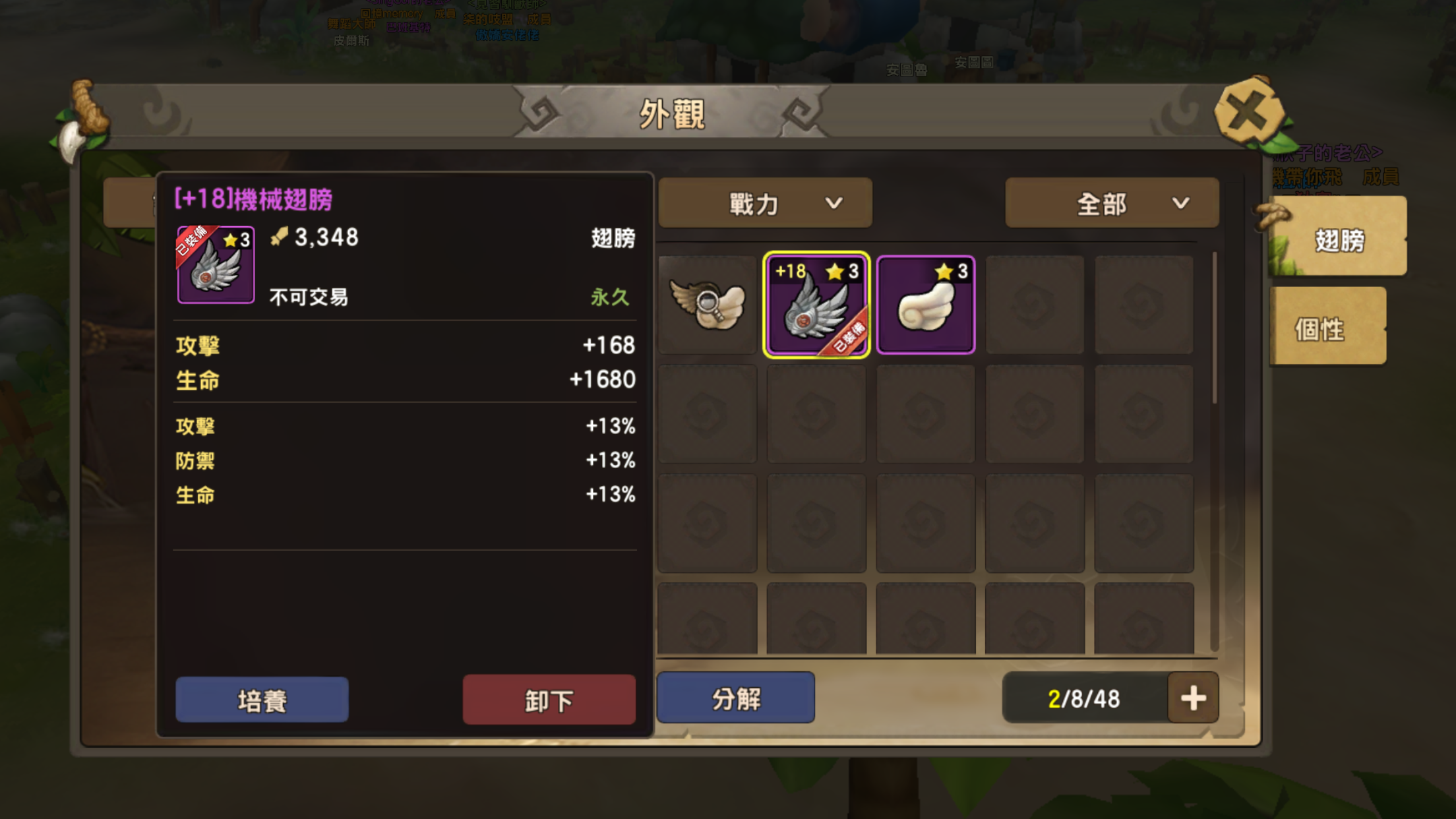
Task: Tap the 培養 cultivate button
Action: [x=262, y=700]
